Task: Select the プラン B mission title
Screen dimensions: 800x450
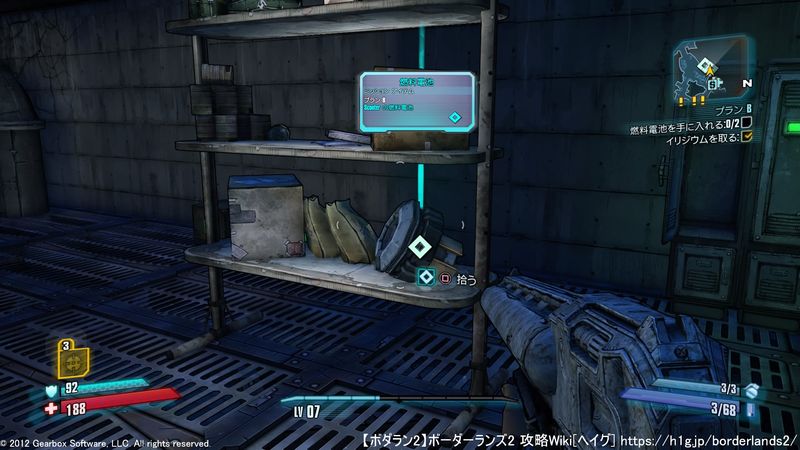Action: pos(728,108)
